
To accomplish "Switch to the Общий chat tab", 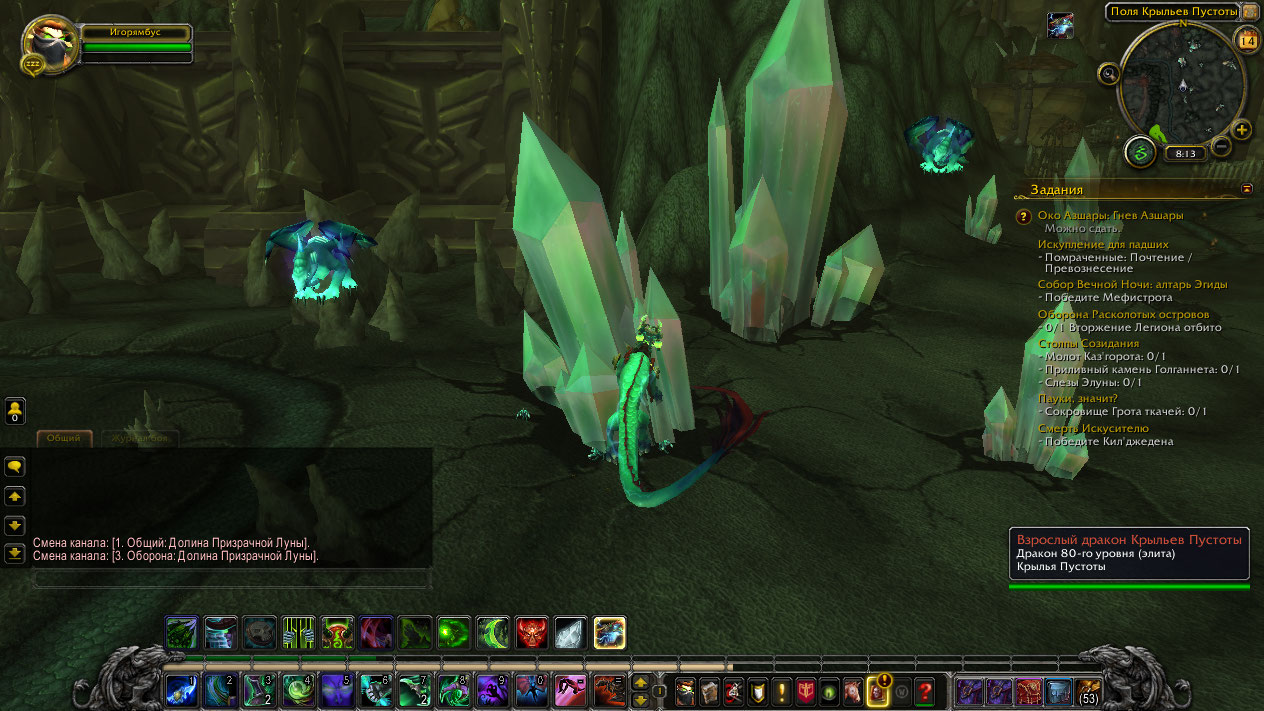I will tap(64, 438).
